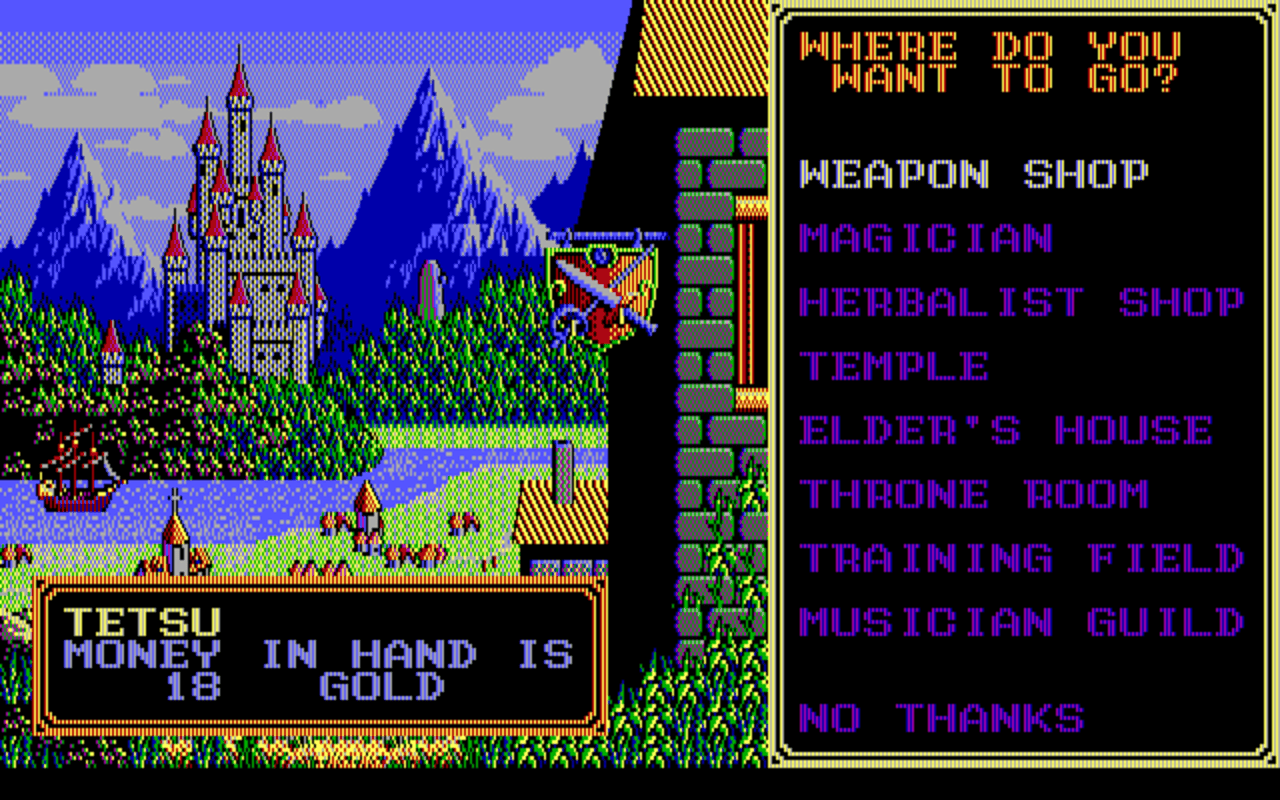Enter the THRONE ROOM
The image size is (1280, 800).
[975, 494]
